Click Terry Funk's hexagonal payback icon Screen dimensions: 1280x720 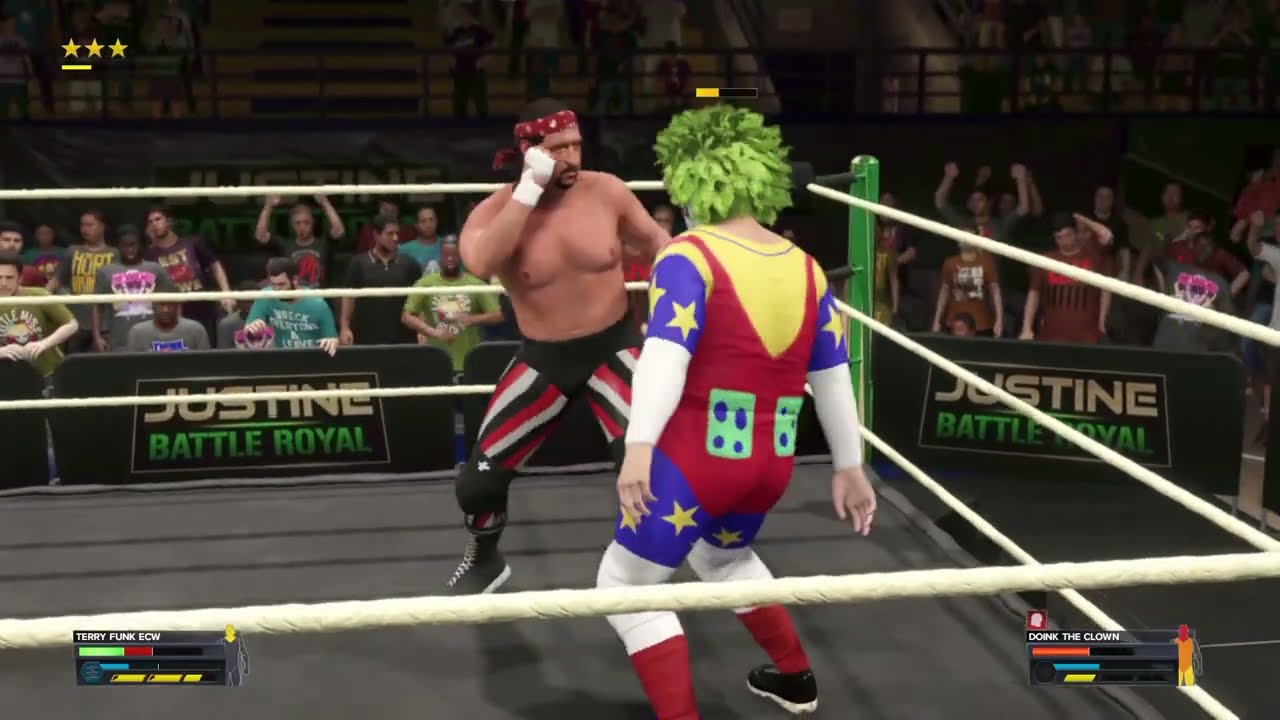coord(91,673)
